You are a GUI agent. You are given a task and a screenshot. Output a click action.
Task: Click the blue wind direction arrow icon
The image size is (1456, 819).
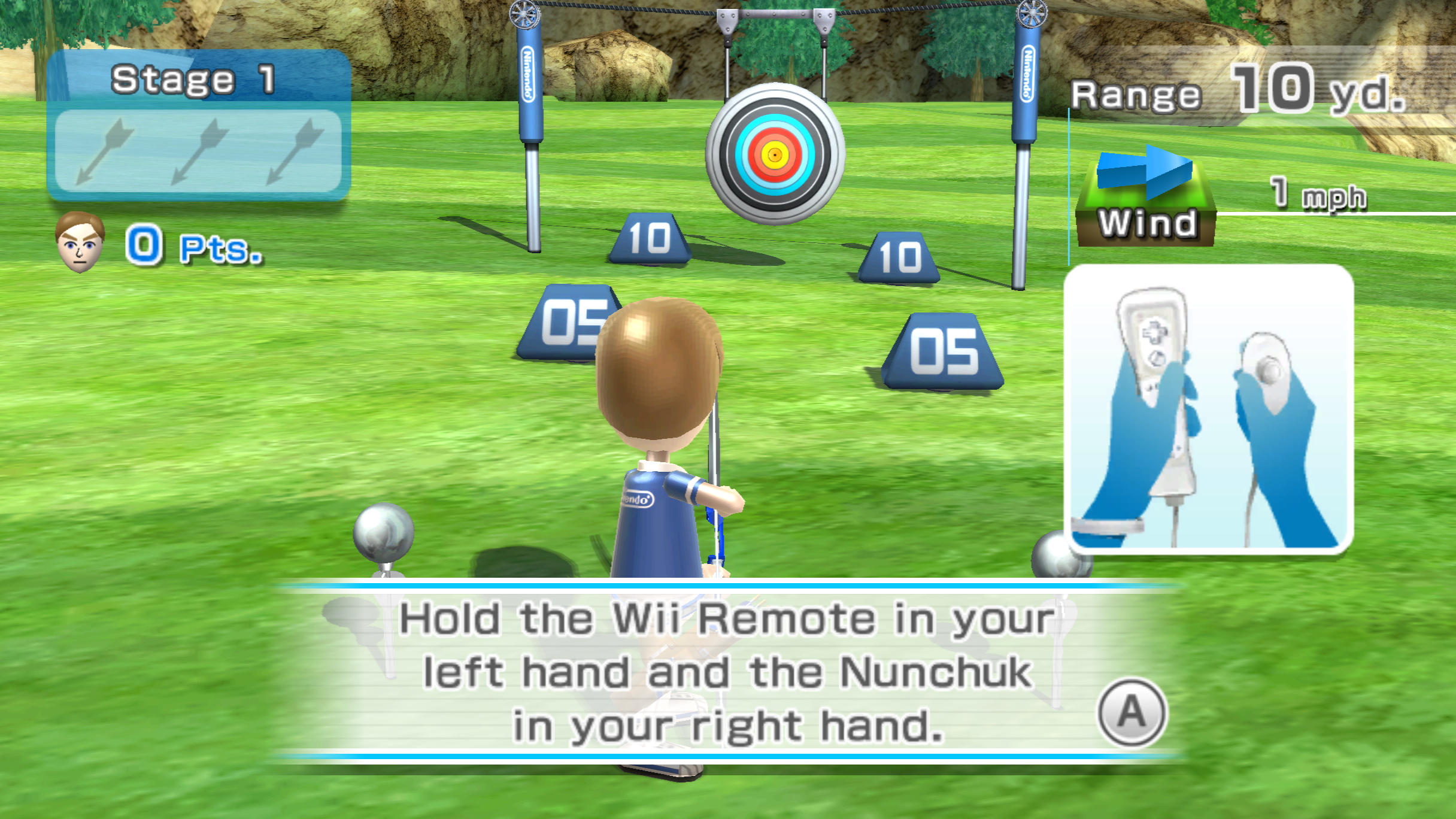point(1145,172)
